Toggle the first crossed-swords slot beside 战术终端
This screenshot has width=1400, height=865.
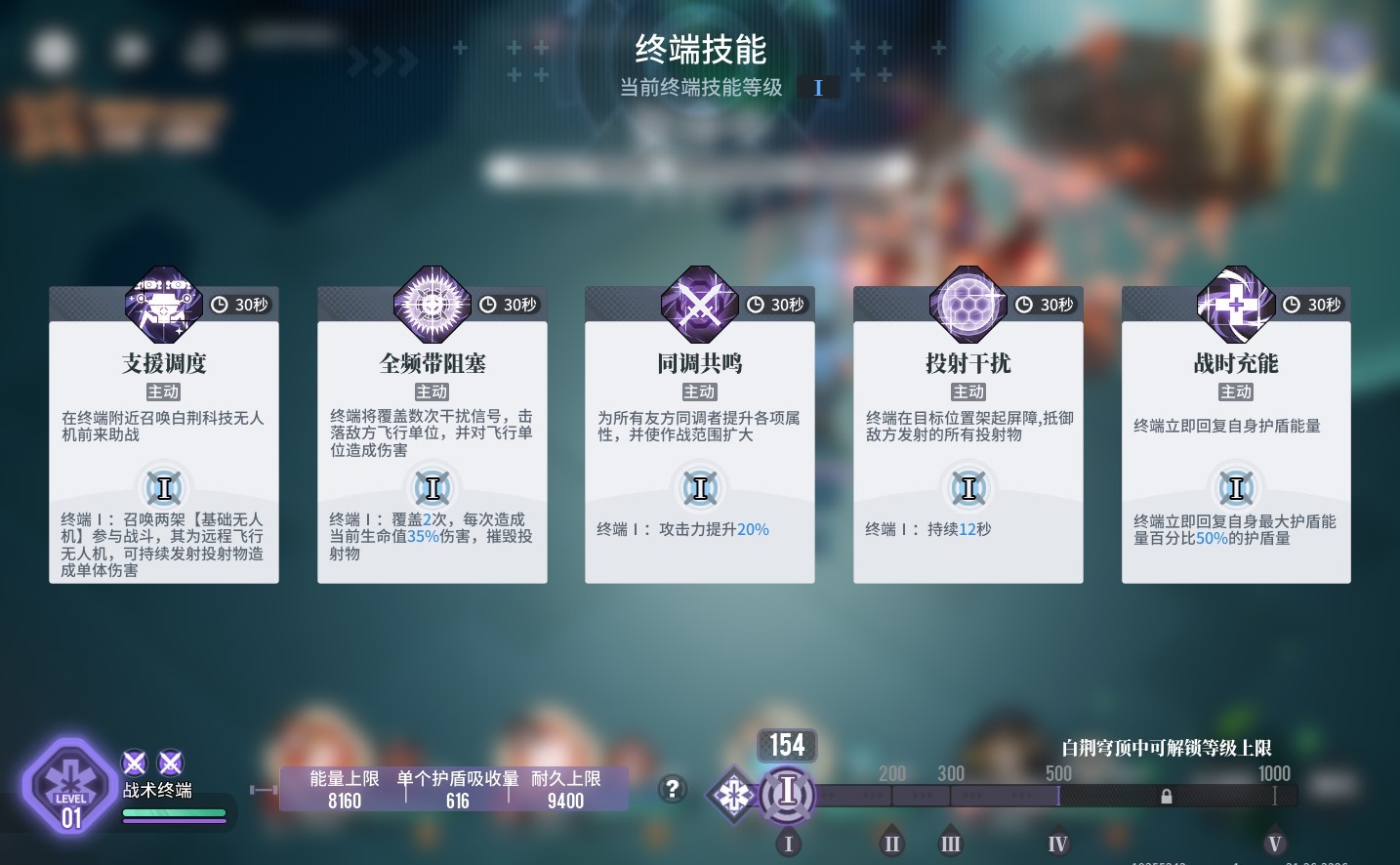[x=134, y=763]
